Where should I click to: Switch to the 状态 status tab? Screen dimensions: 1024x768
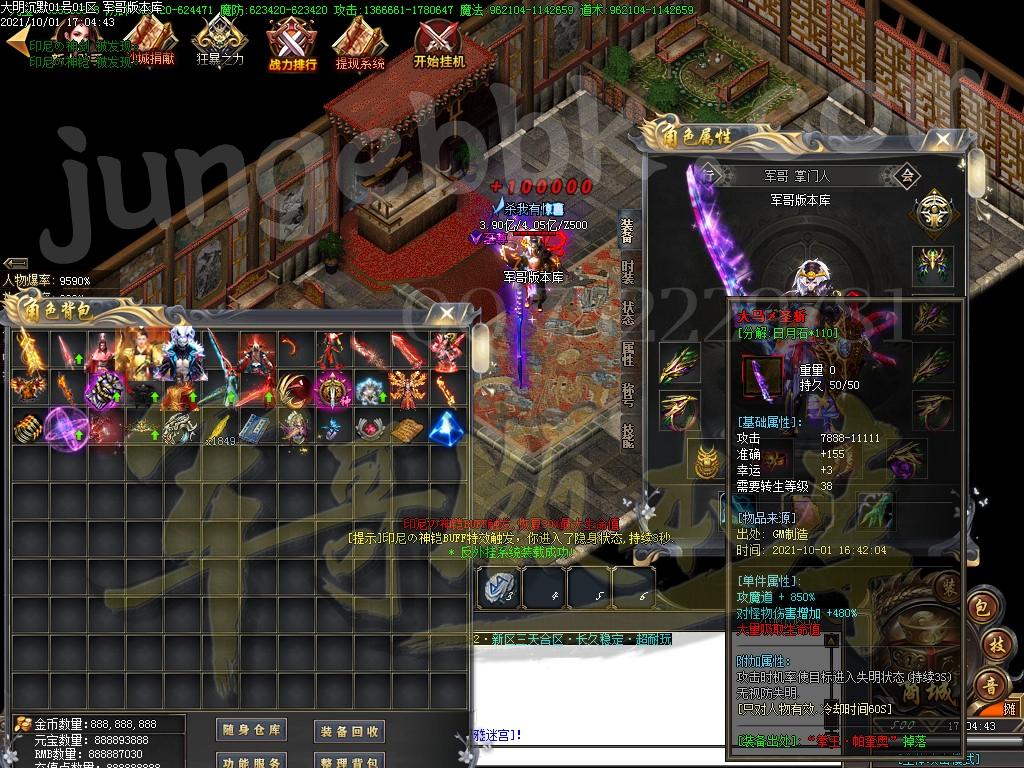click(627, 312)
